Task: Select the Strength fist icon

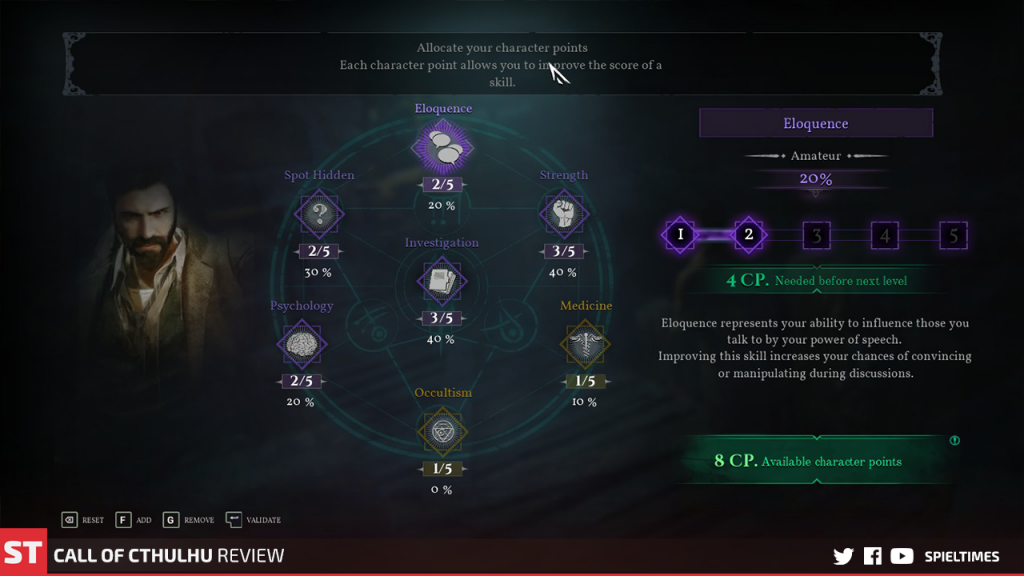Action: click(x=563, y=213)
